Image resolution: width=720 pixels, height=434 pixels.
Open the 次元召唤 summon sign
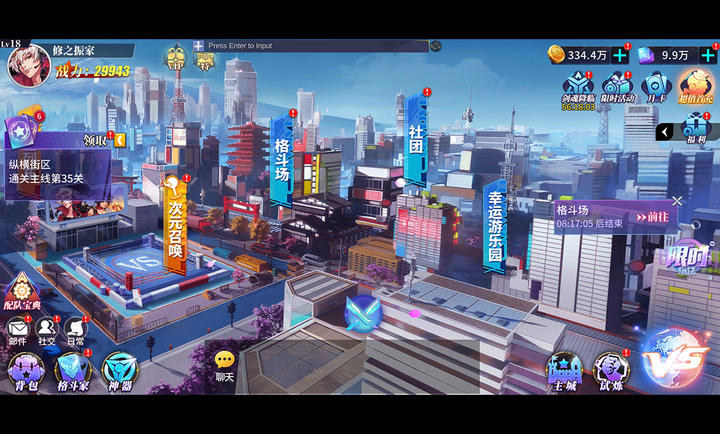pyautogui.click(x=176, y=222)
